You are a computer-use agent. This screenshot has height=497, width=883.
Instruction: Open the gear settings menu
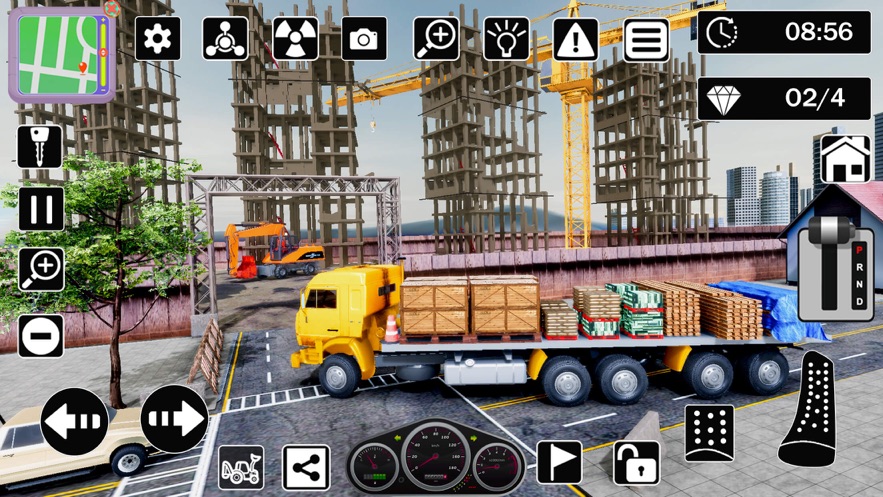tap(157, 39)
